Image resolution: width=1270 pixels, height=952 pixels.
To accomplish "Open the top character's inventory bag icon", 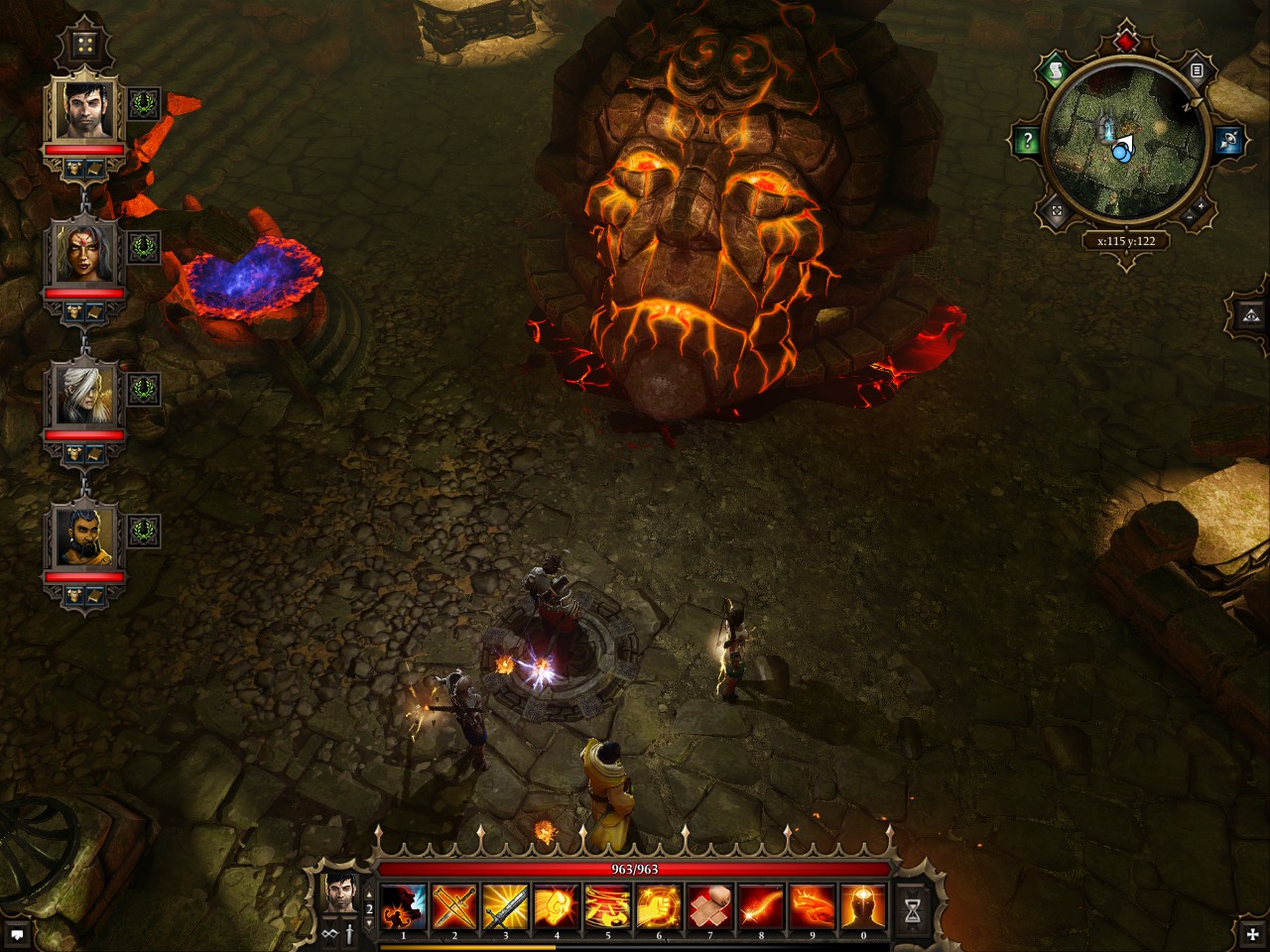I will coord(74,168).
